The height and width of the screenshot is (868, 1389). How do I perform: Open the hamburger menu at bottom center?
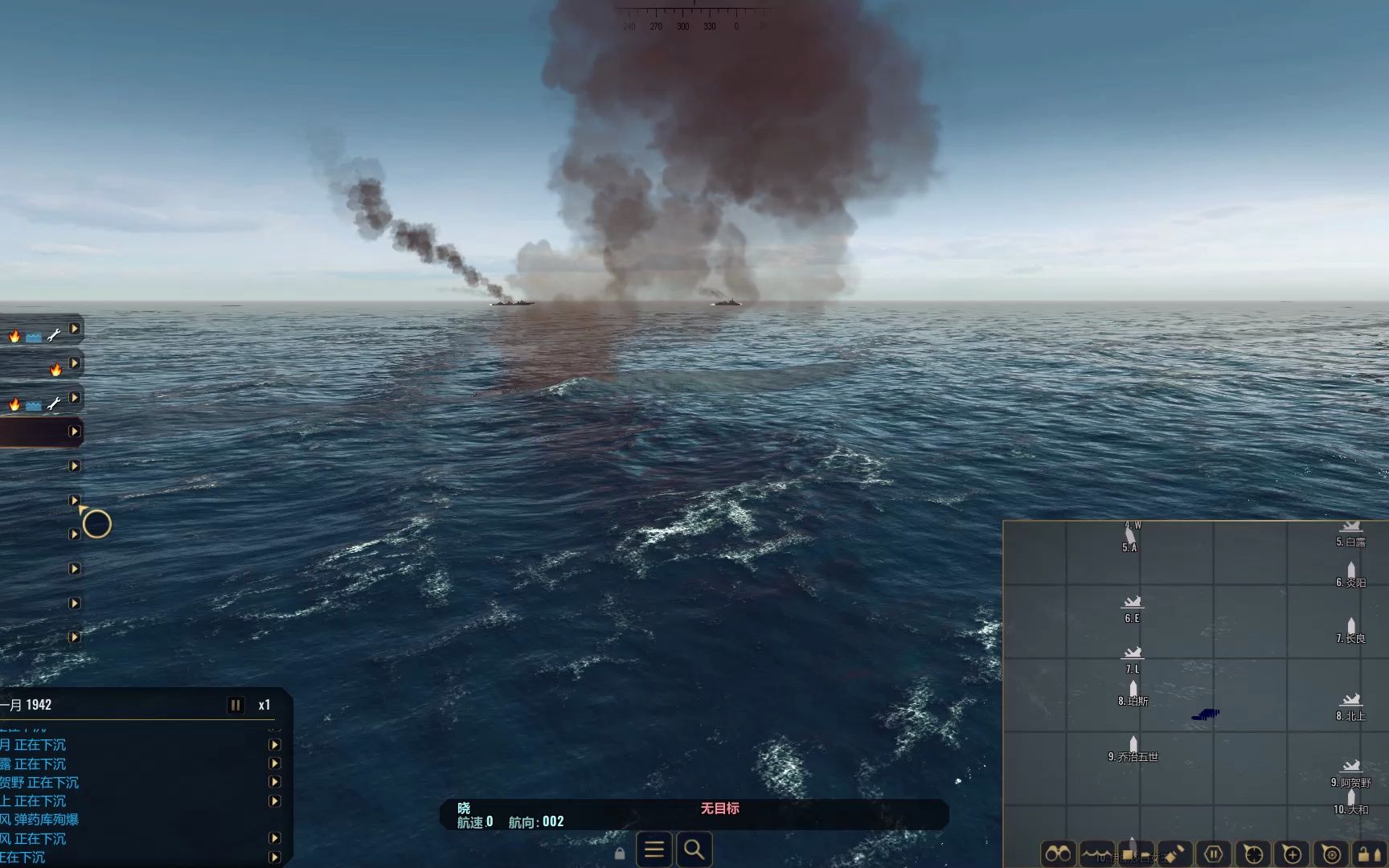(x=654, y=850)
